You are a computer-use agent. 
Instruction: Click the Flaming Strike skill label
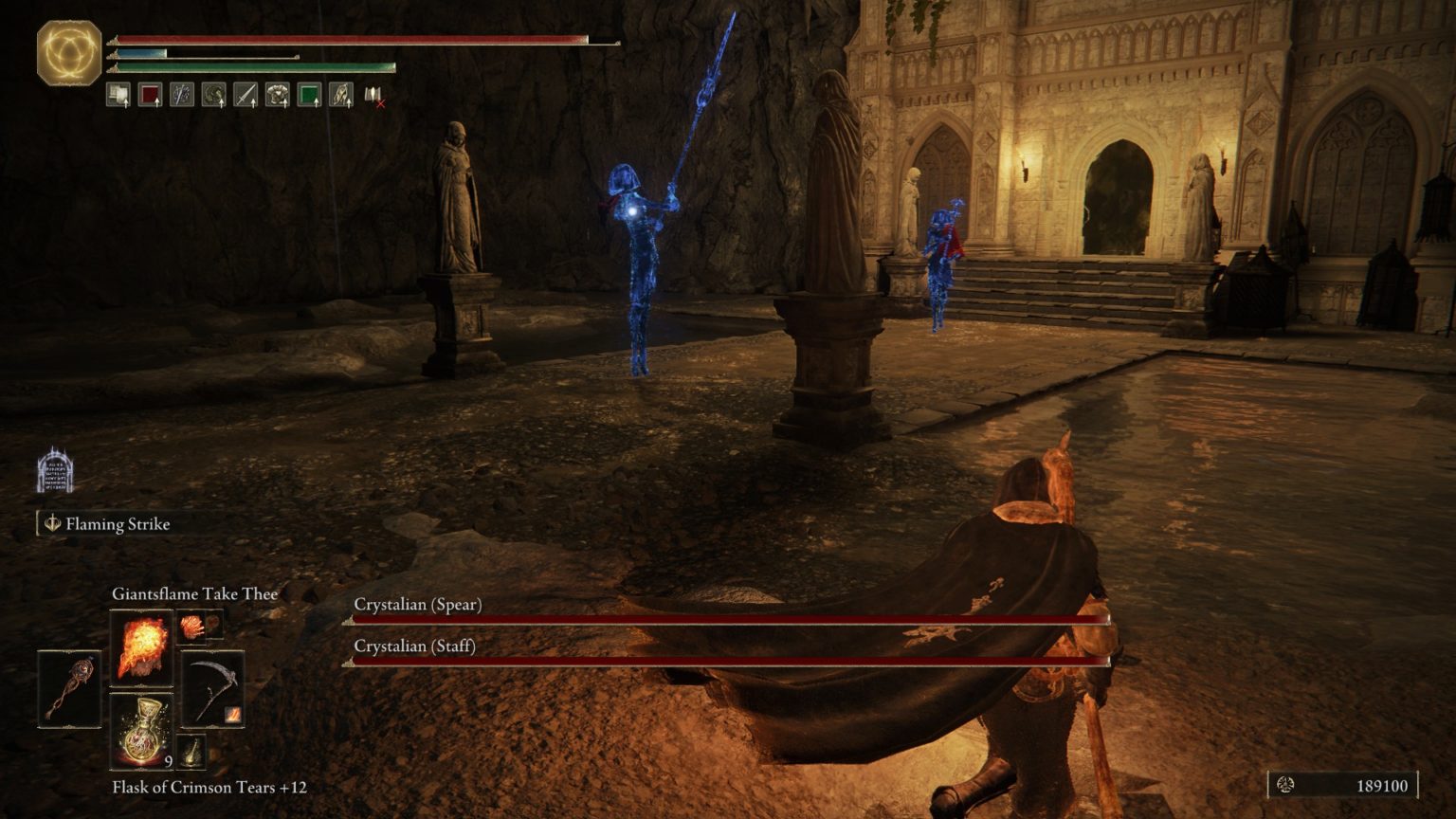point(117,523)
